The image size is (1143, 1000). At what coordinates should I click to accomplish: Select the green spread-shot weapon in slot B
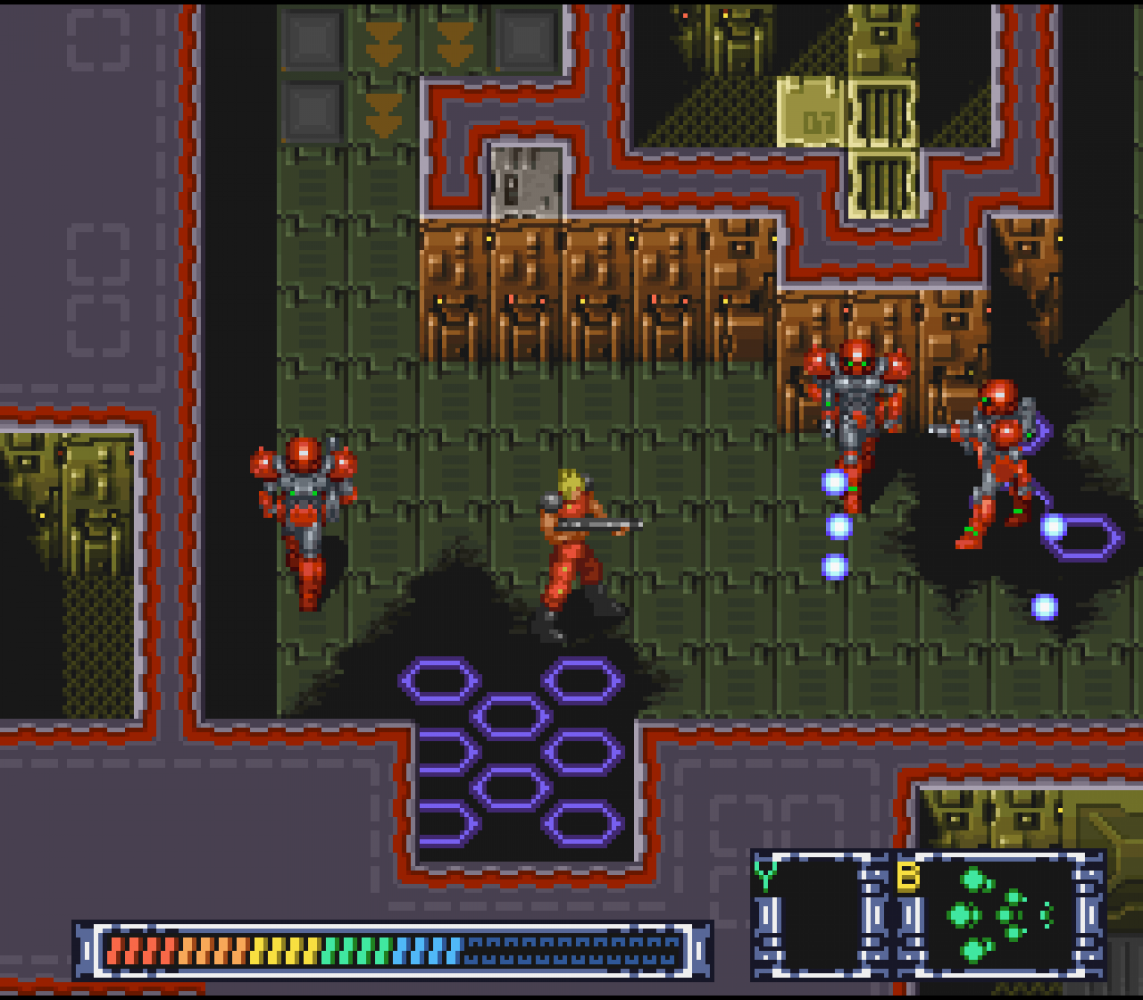(x=995, y=914)
